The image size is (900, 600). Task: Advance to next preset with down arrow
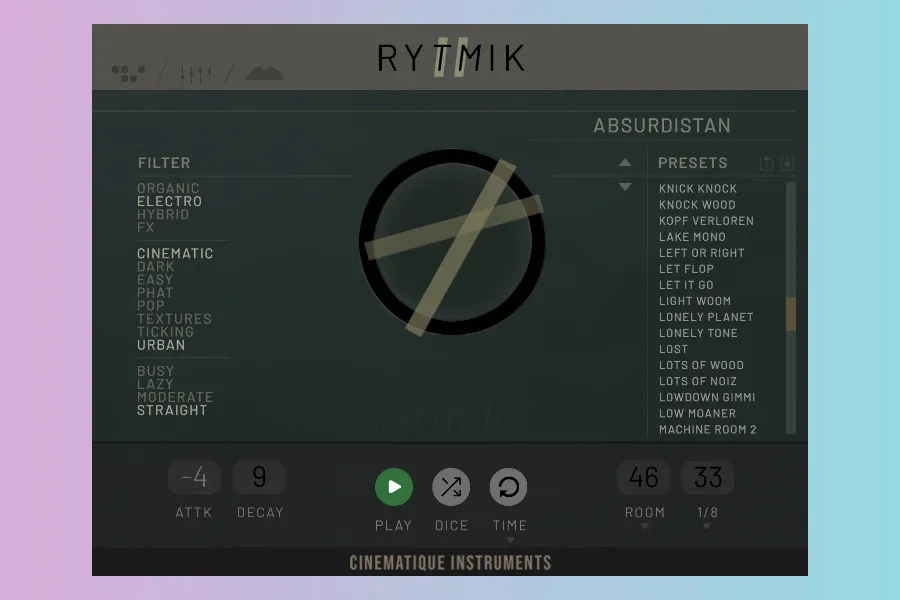pyautogui.click(x=625, y=187)
